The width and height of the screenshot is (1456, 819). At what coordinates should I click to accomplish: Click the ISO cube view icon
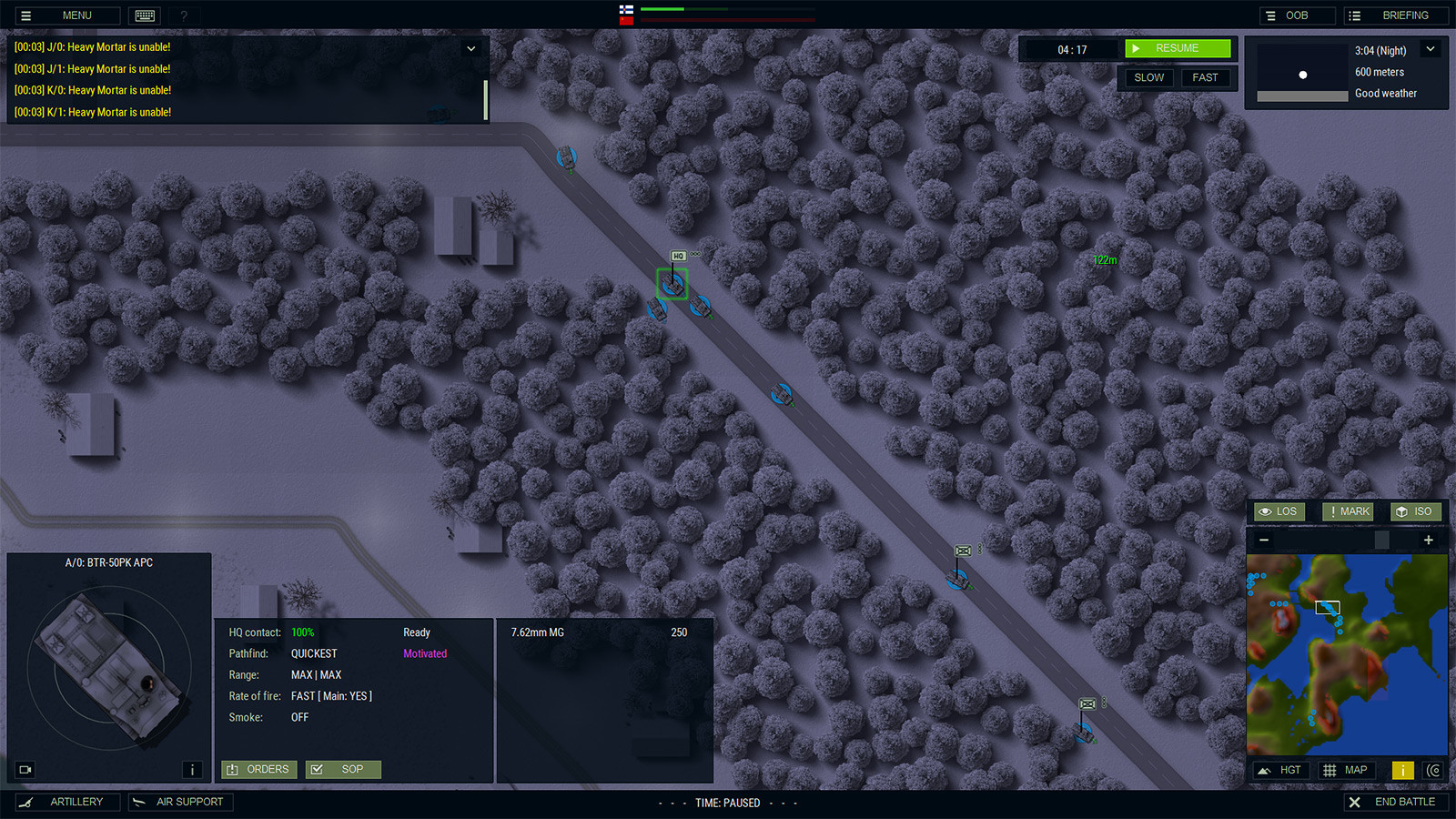[1416, 511]
